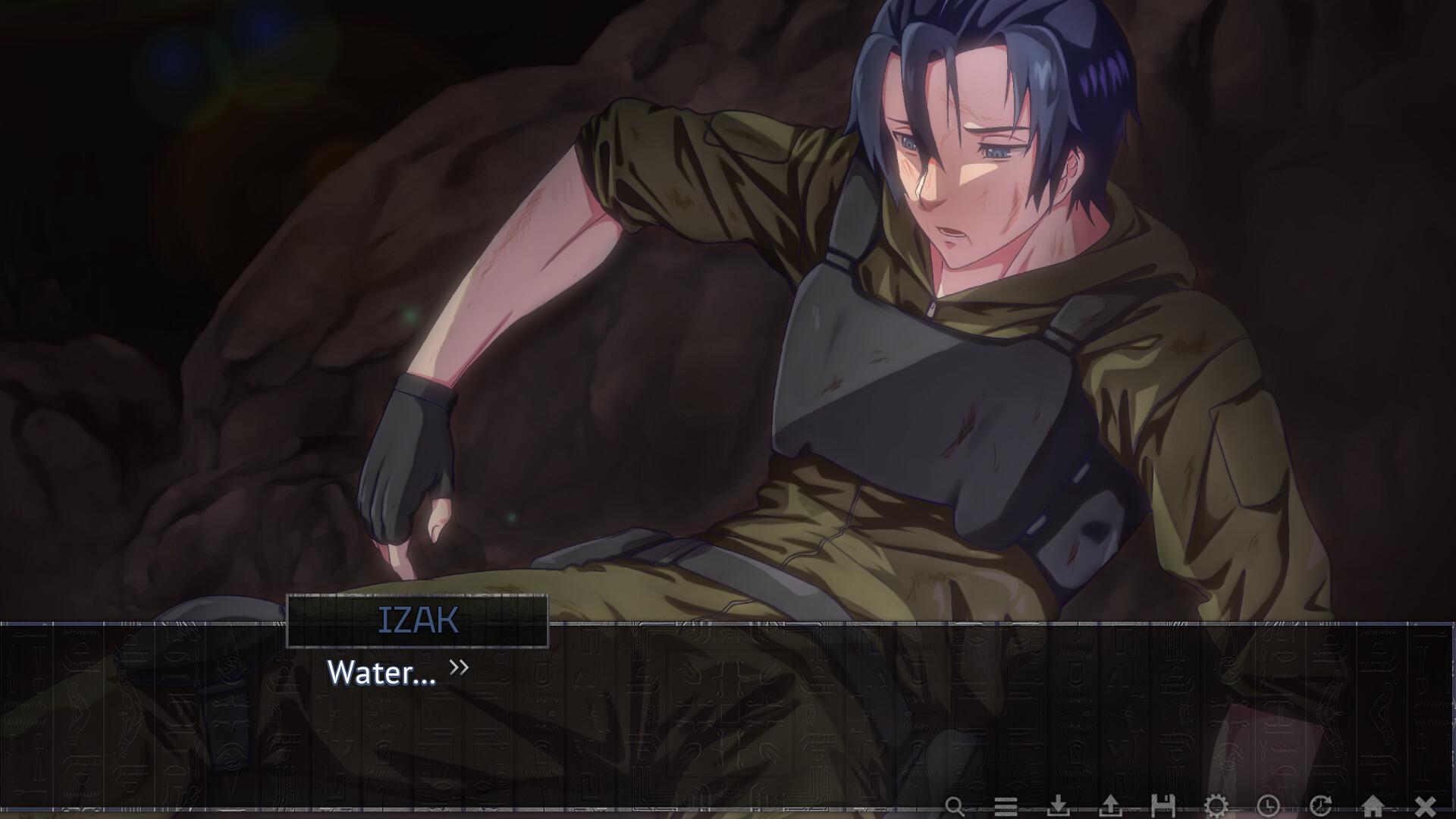The height and width of the screenshot is (819, 1456).
Task: View dialogue history via the clock icon
Action: point(1268,805)
